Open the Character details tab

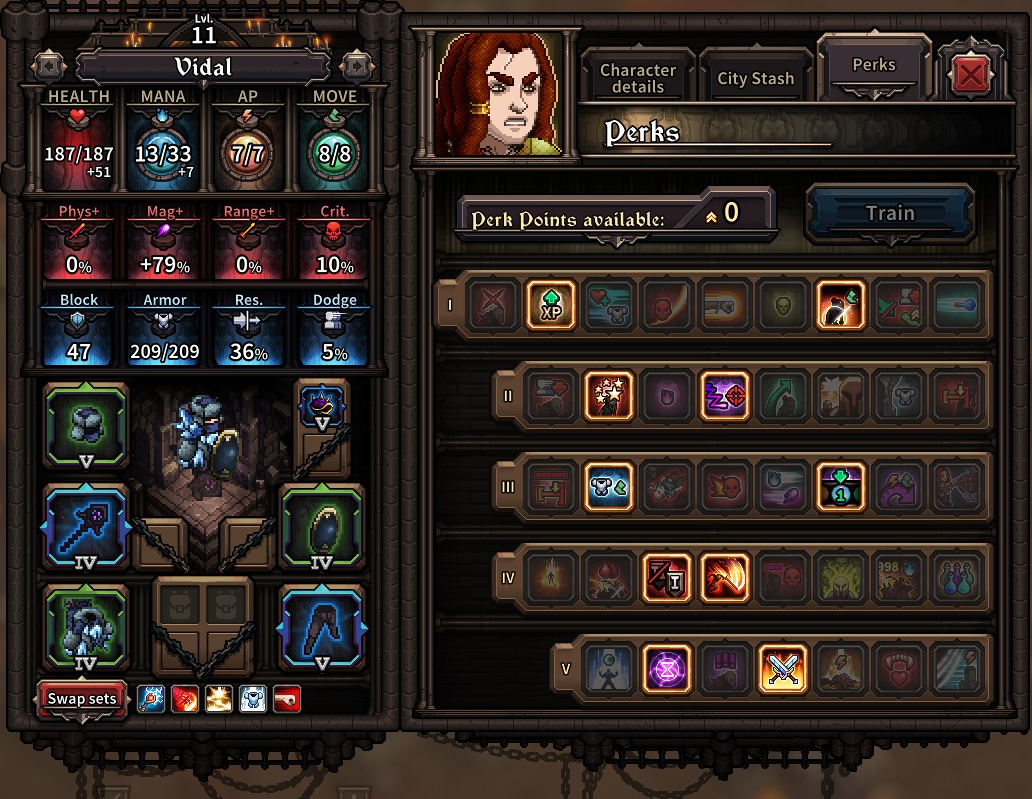[637, 78]
